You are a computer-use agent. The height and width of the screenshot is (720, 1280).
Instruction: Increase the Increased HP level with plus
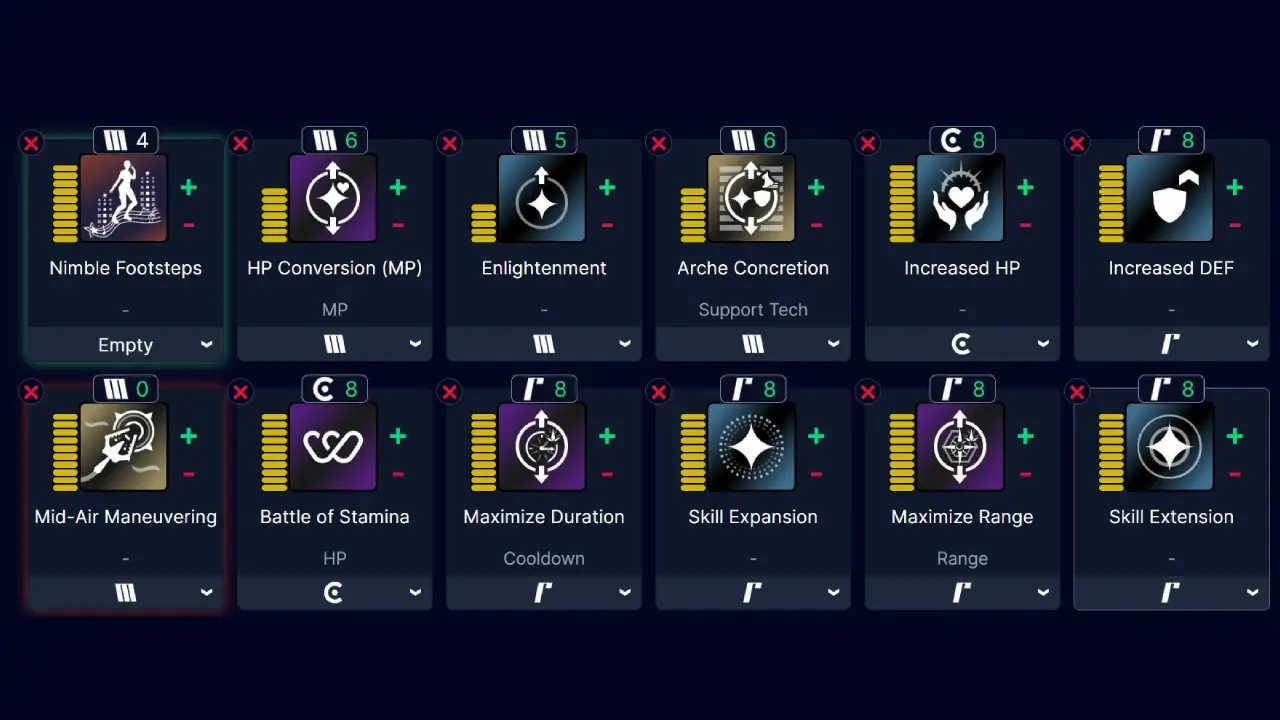[1024, 186]
